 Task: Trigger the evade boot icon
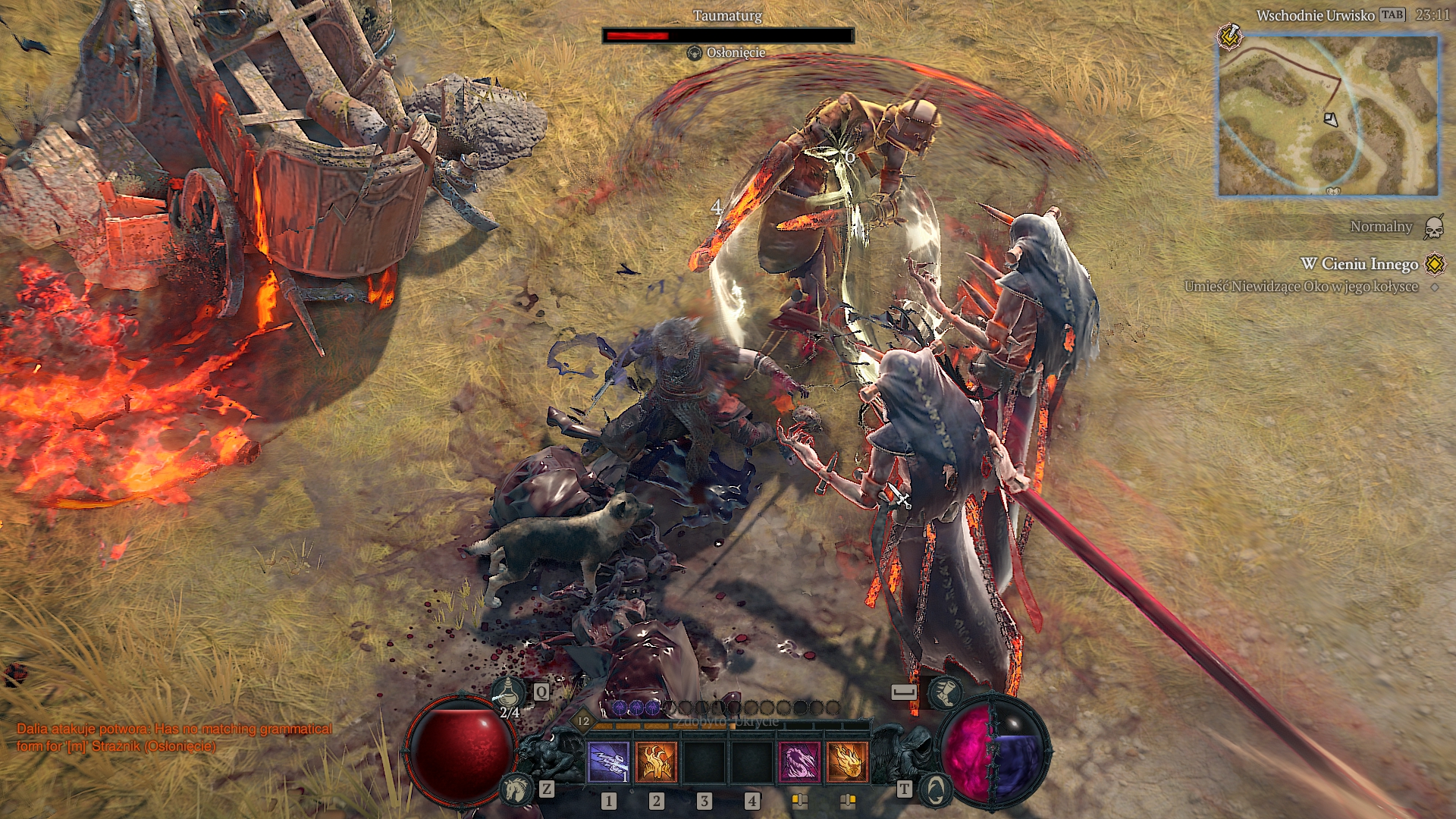point(945,692)
